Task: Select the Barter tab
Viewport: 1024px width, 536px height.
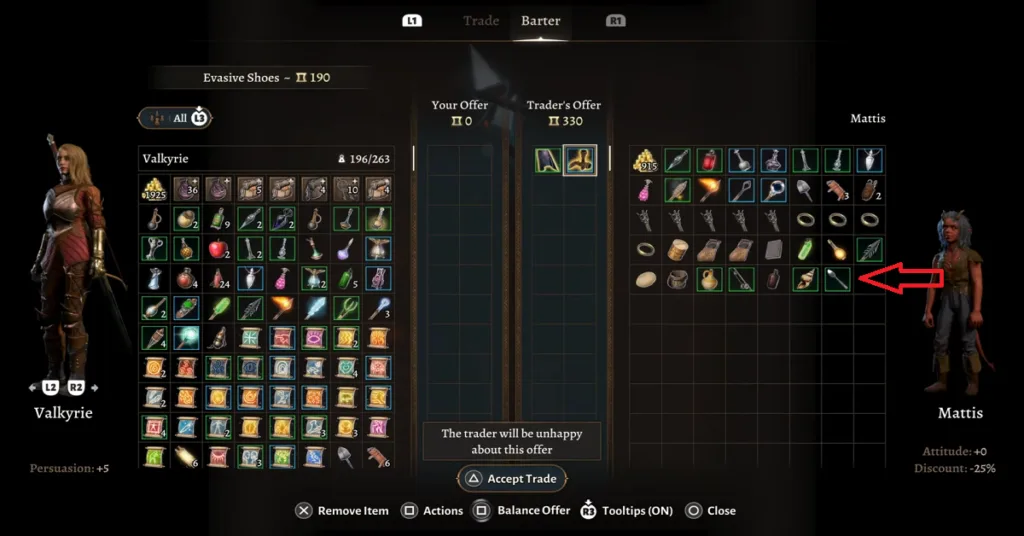Action: tap(540, 21)
